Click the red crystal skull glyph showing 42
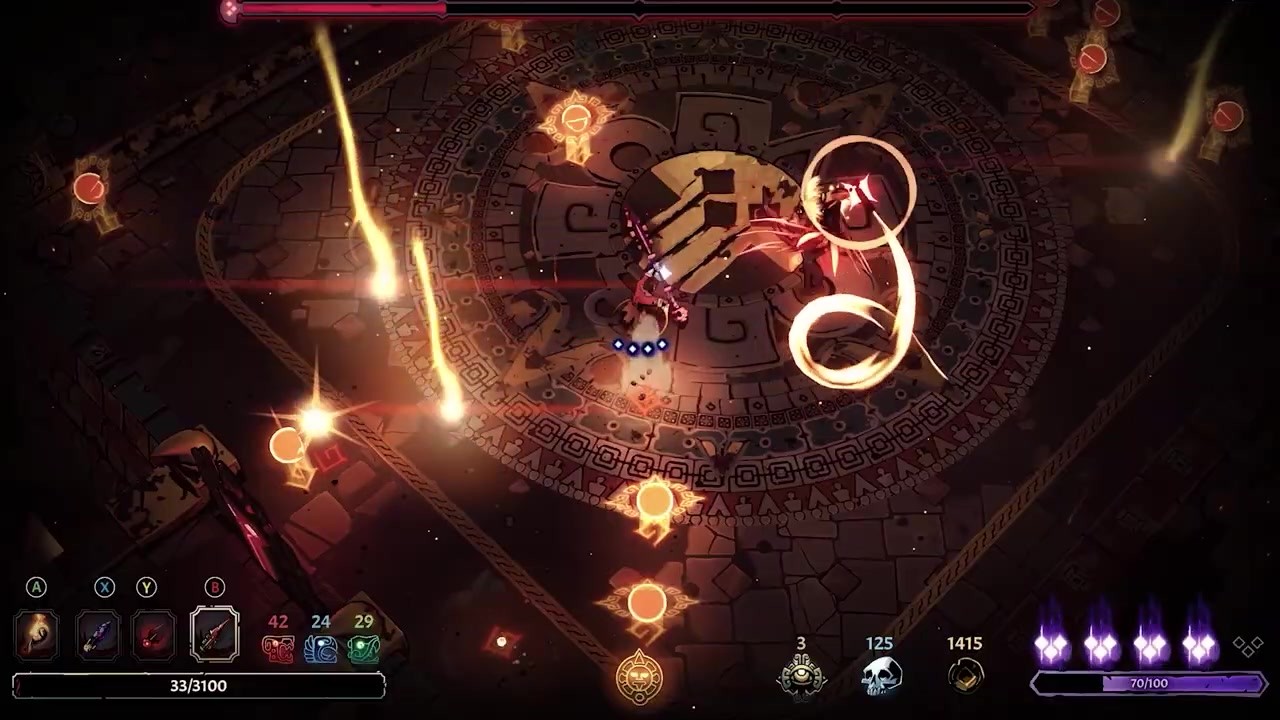This screenshot has width=1280, height=720. (x=278, y=648)
